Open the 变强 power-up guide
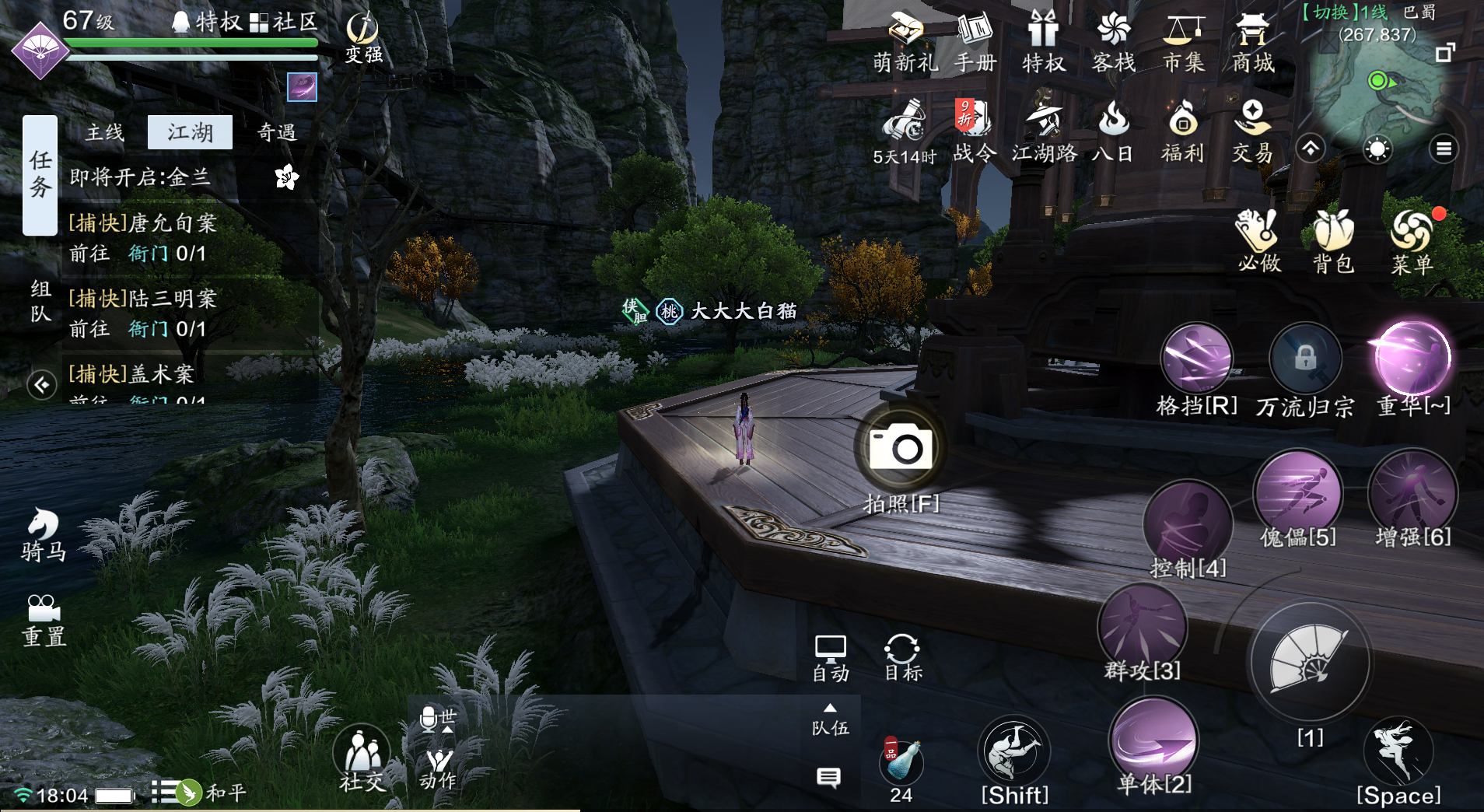The height and width of the screenshot is (812, 1484). point(363,37)
